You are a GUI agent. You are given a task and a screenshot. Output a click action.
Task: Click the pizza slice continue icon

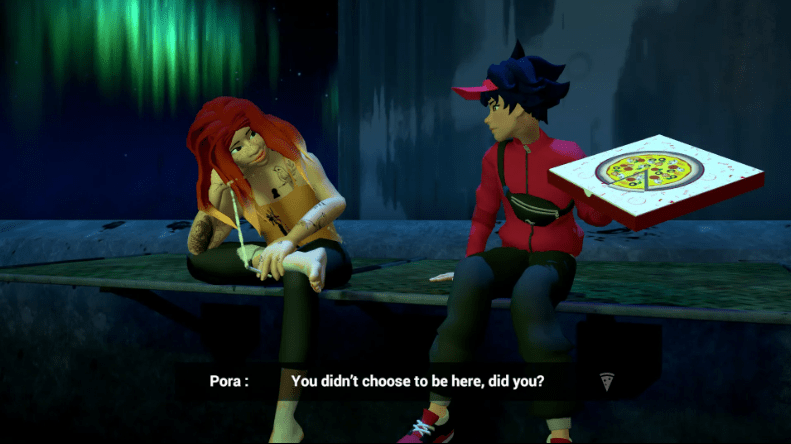pos(606,380)
